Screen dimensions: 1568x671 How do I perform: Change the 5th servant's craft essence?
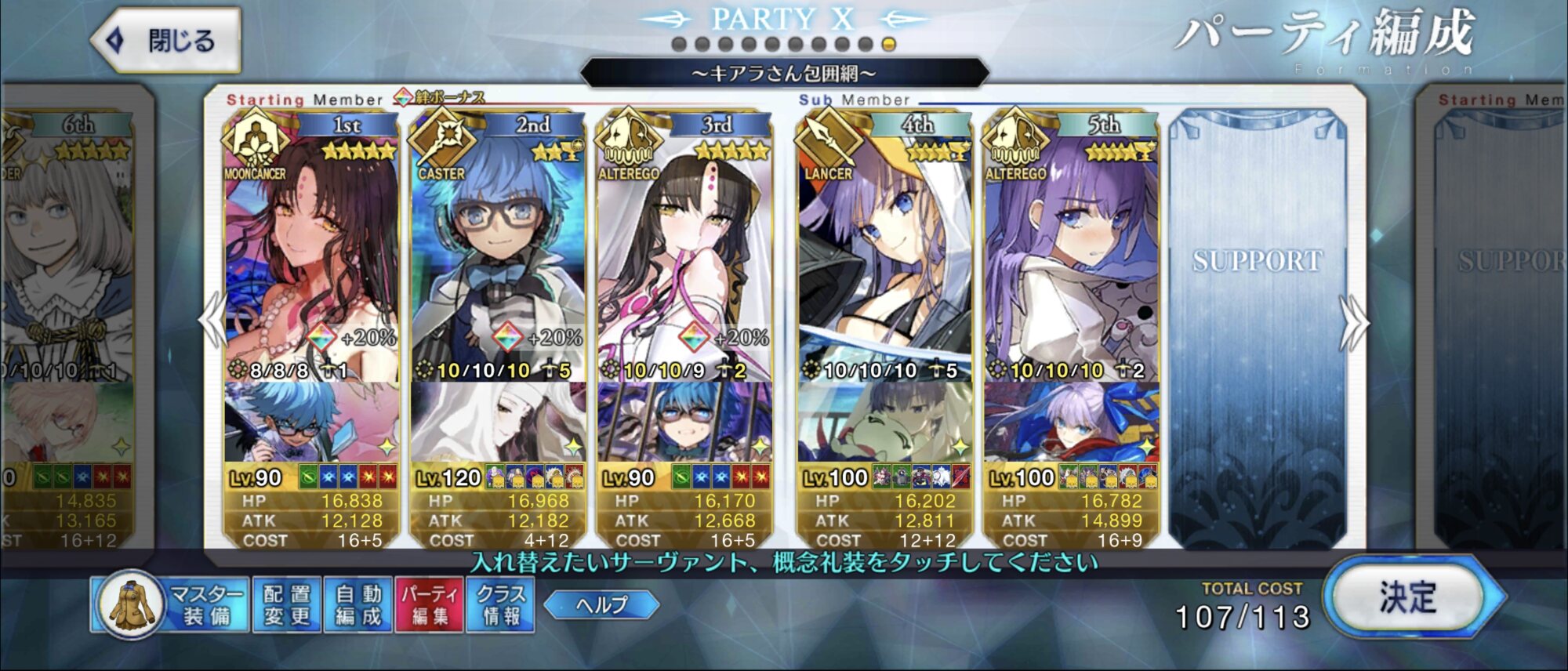coord(1071,423)
